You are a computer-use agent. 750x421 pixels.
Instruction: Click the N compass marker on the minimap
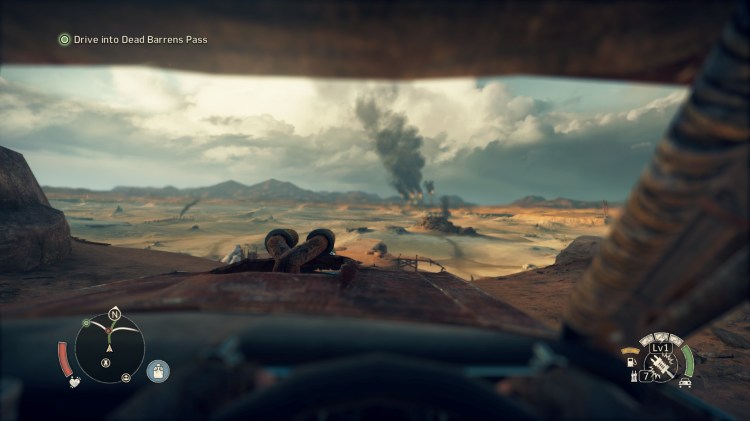(114, 313)
